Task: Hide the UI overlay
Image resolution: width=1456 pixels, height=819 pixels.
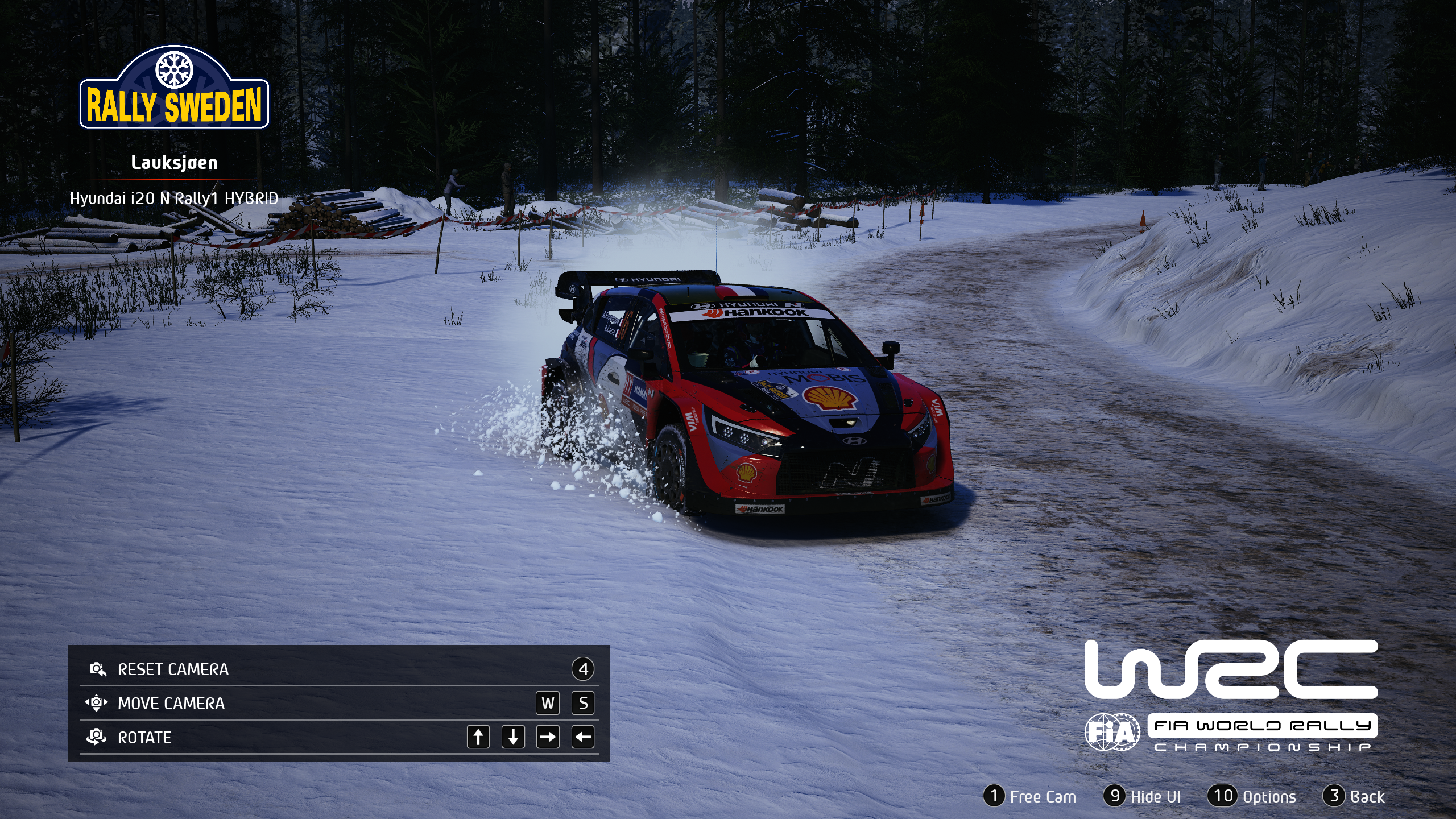Action: 1143,796
